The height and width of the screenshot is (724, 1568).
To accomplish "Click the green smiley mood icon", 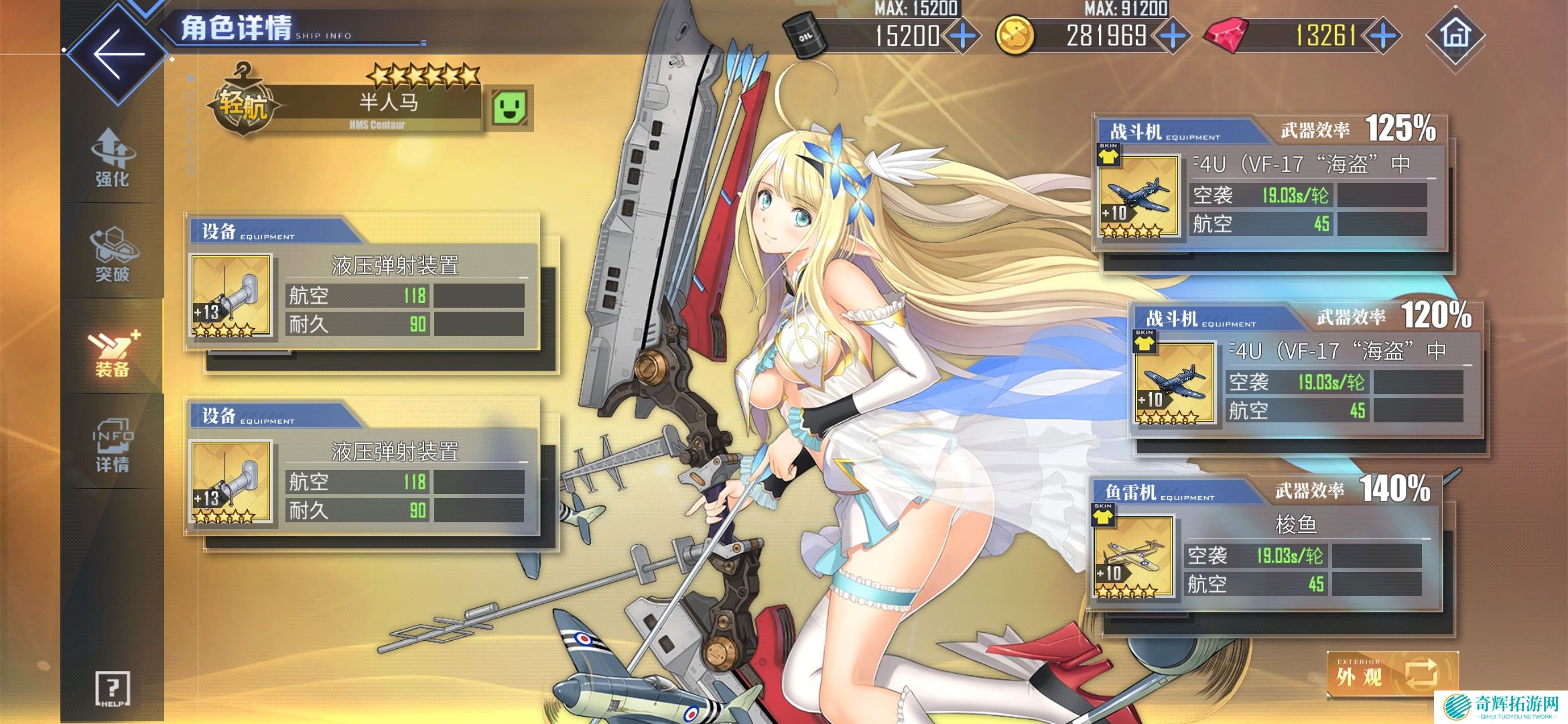I will tap(509, 107).
